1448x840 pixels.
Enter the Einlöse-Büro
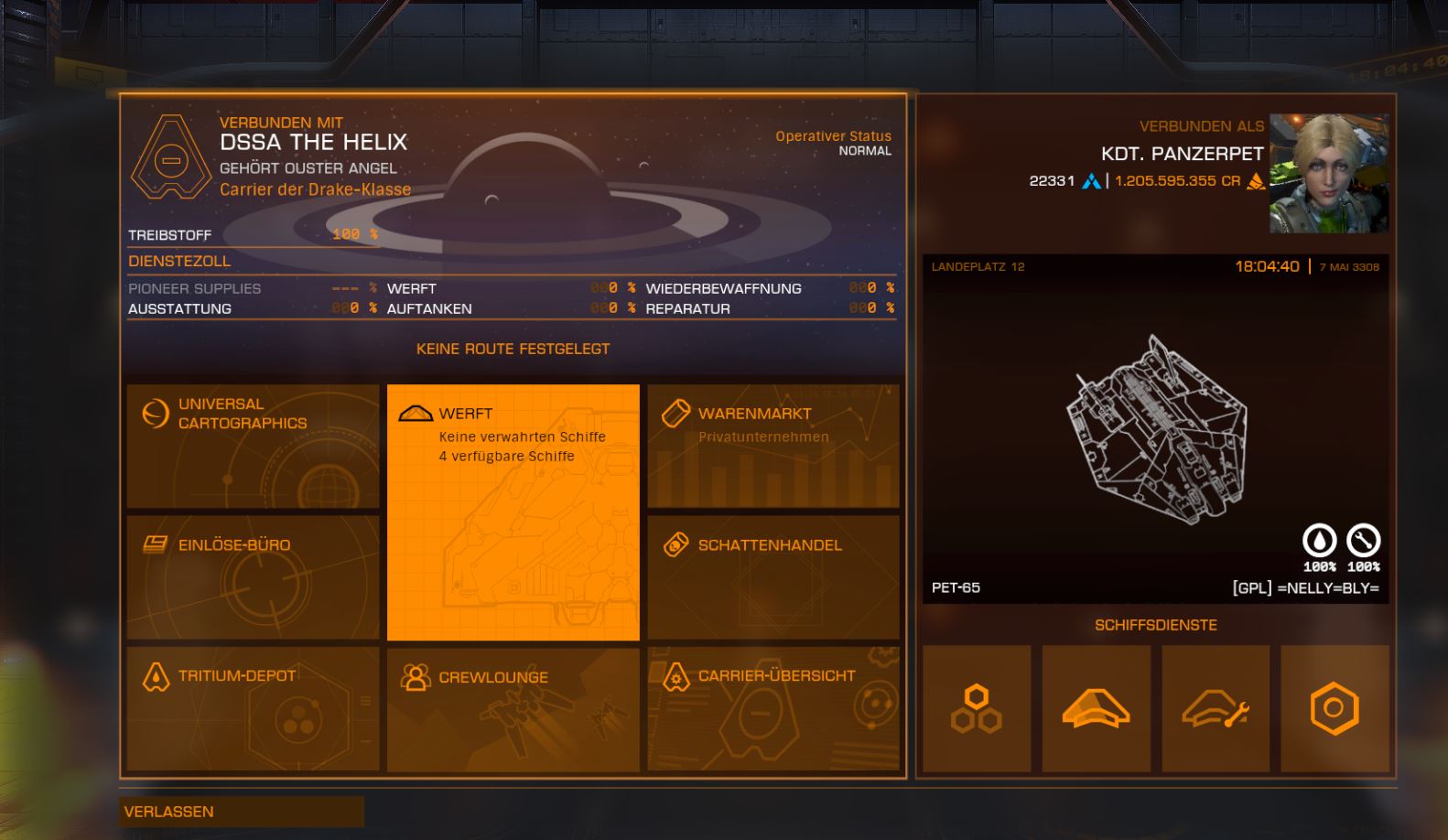(253, 577)
